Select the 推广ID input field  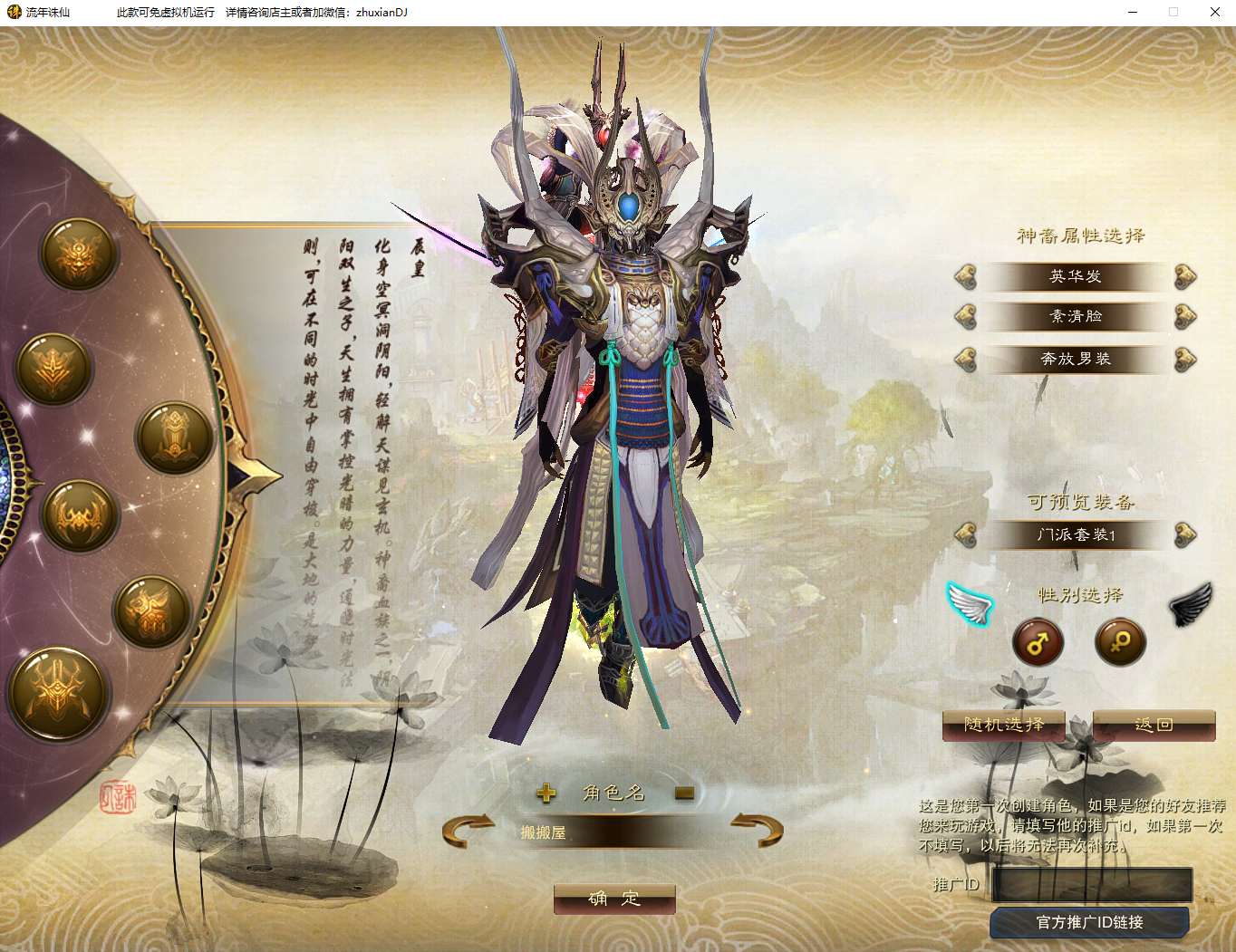coord(1092,884)
